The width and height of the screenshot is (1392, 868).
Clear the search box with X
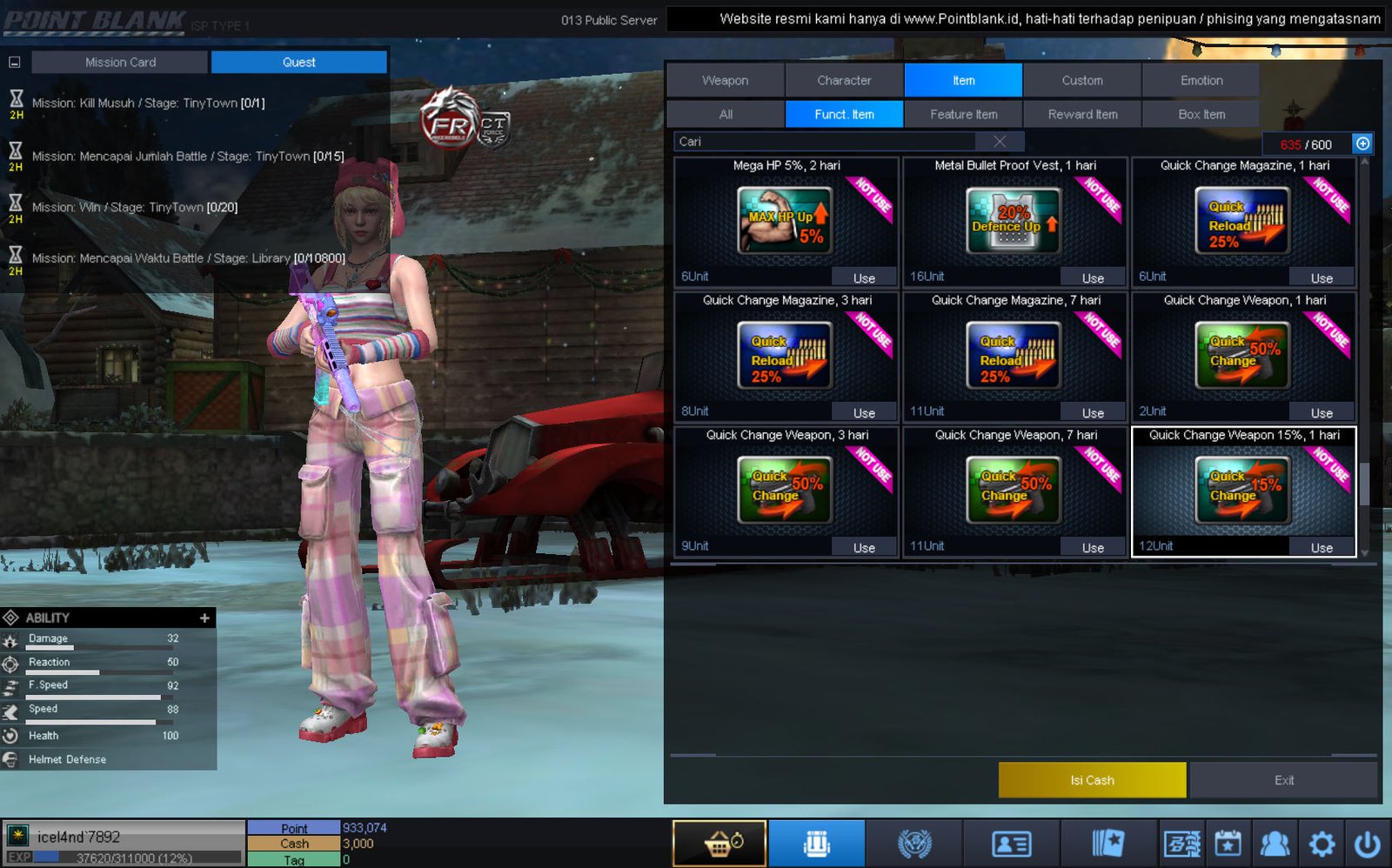[x=1000, y=142]
